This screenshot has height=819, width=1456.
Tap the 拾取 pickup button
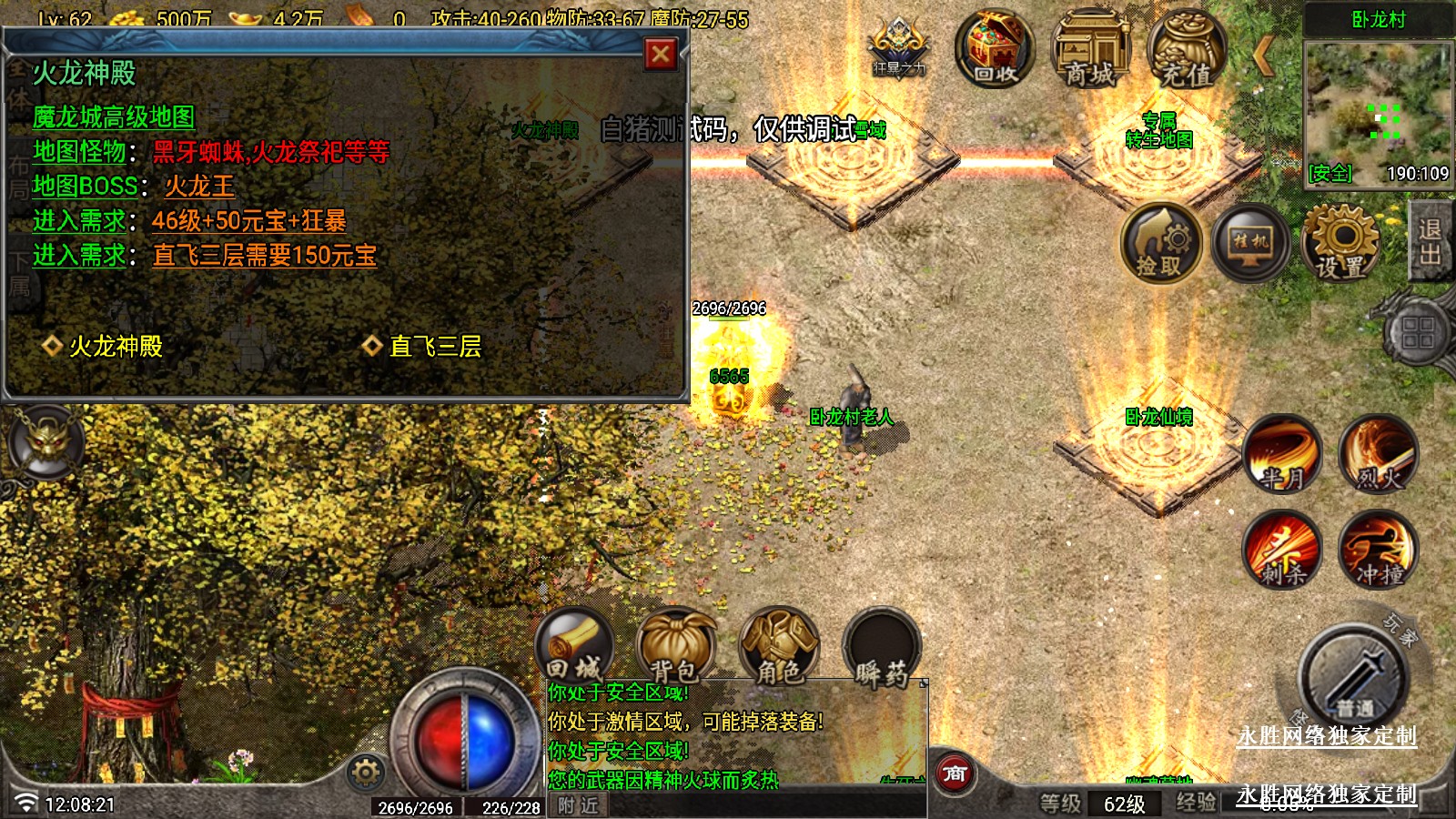(1160, 244)
